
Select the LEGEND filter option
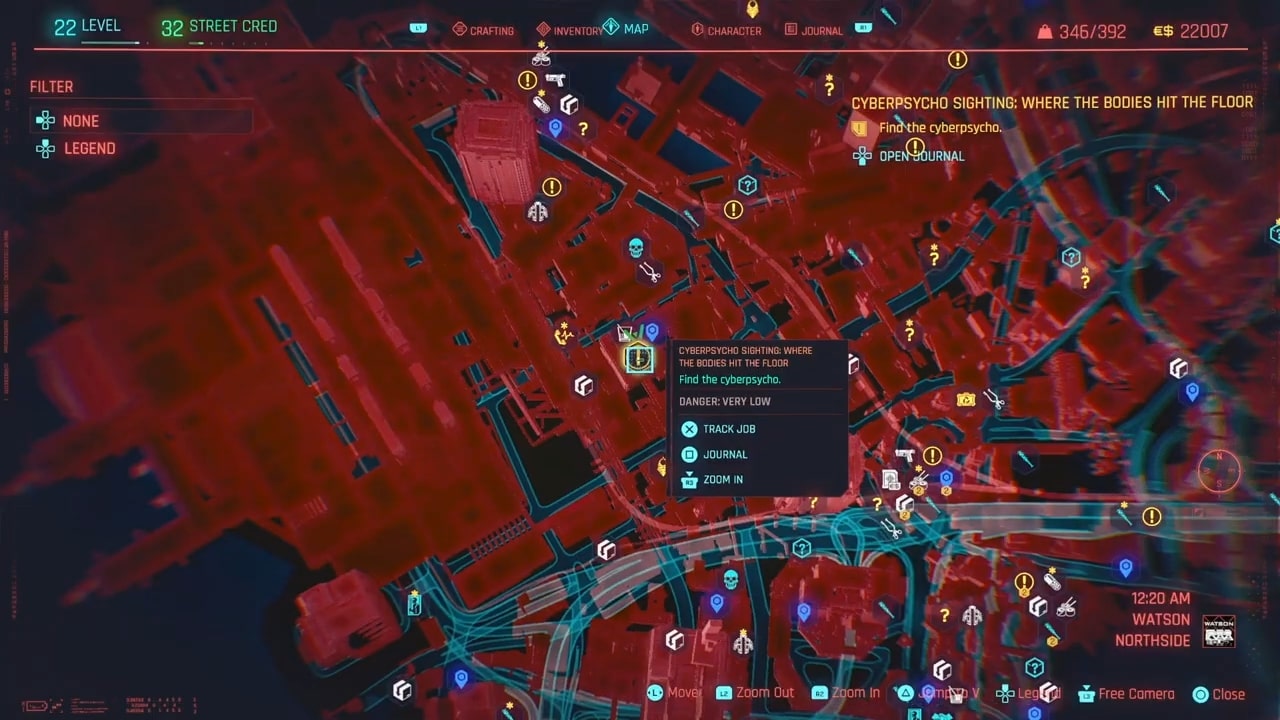pyautogui.click(x=89, y=148)
